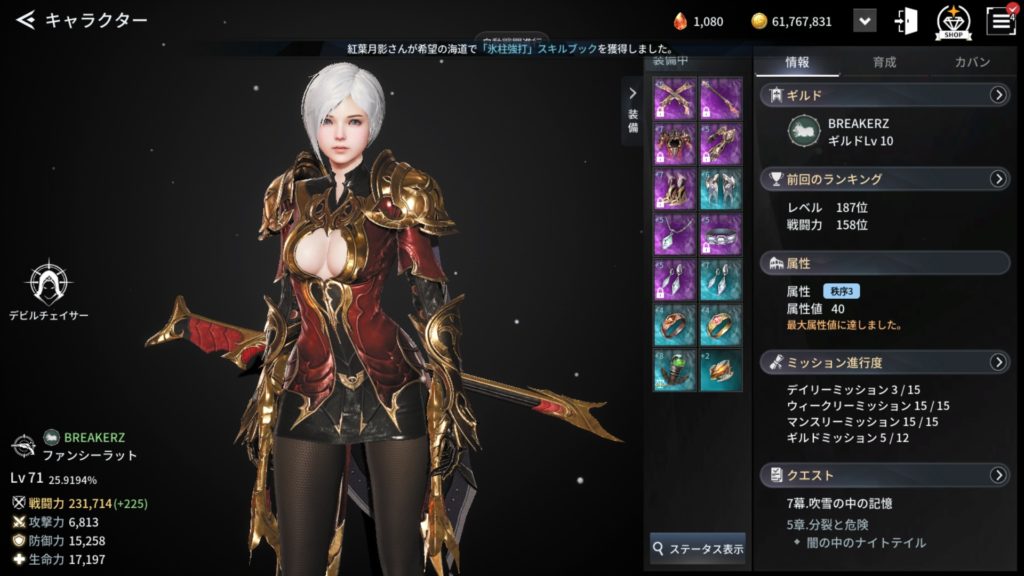Switch to the 育成 tab

click(884, 62)
